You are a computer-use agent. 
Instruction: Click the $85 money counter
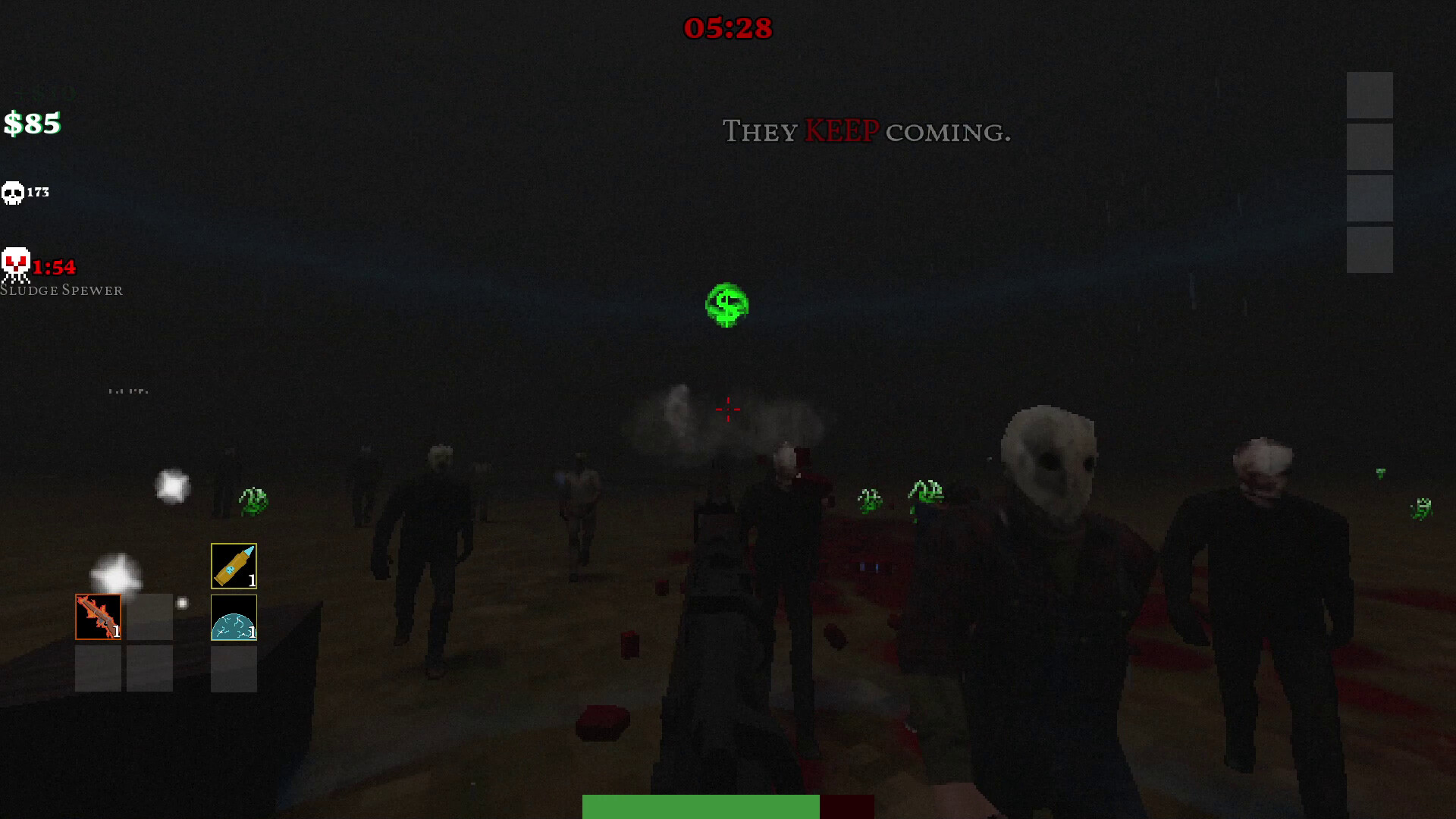pos(32,122)
